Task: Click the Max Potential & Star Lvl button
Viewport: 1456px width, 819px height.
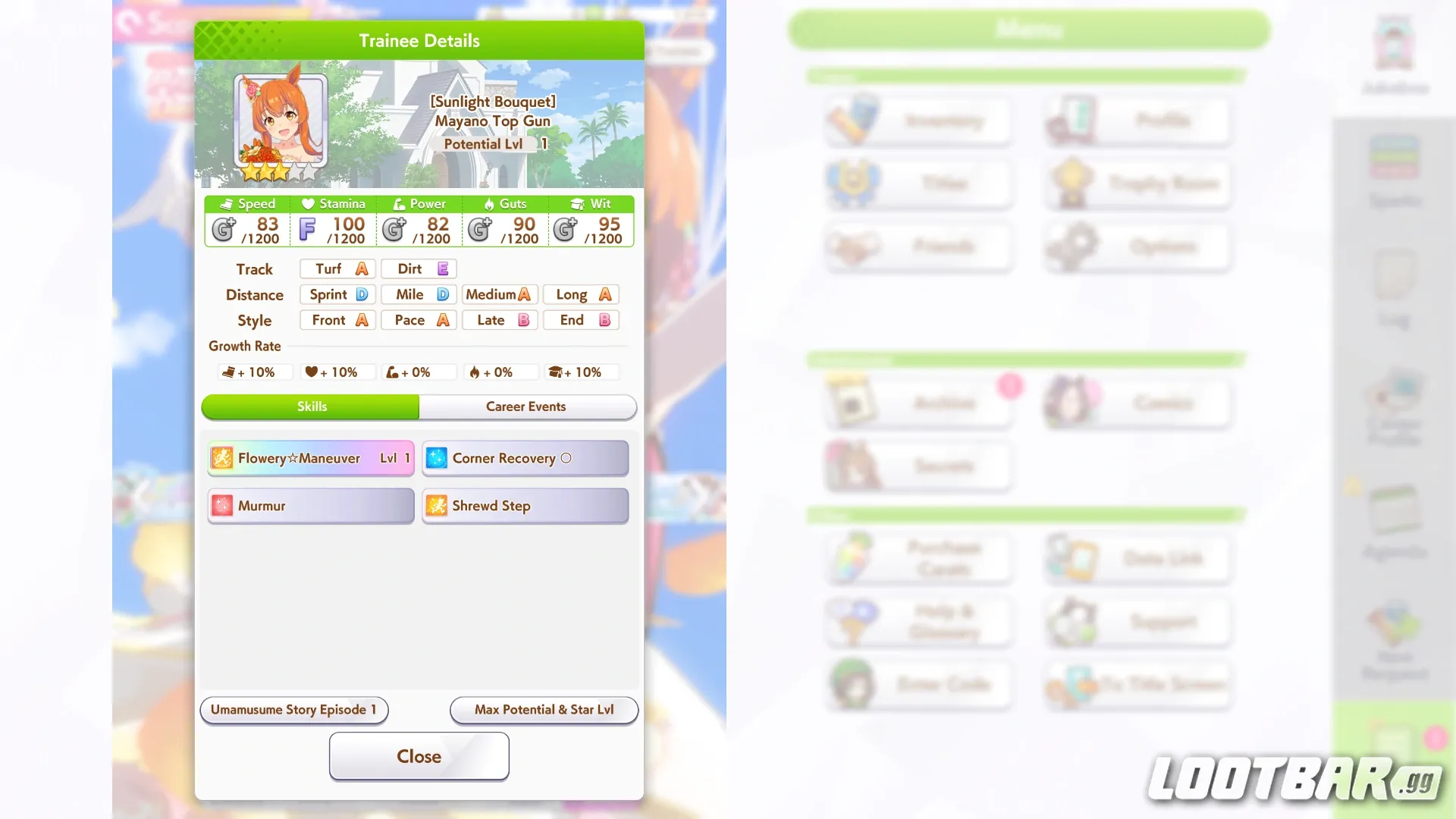Action: (543, 710)
